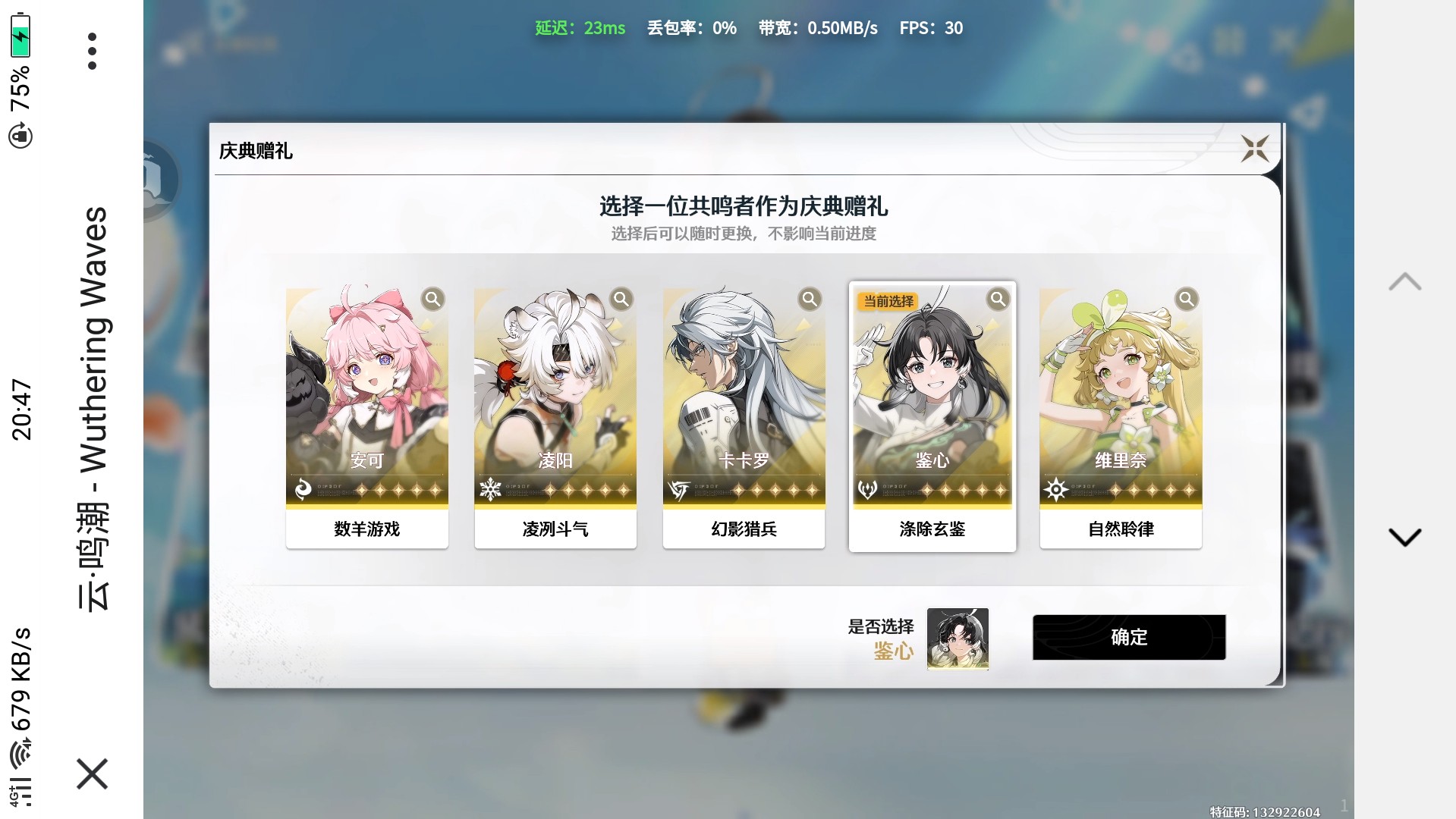View 鉴心's details with the magnifier
Image resolution: width=1456 pixels, height=819 pixels.
998,299
